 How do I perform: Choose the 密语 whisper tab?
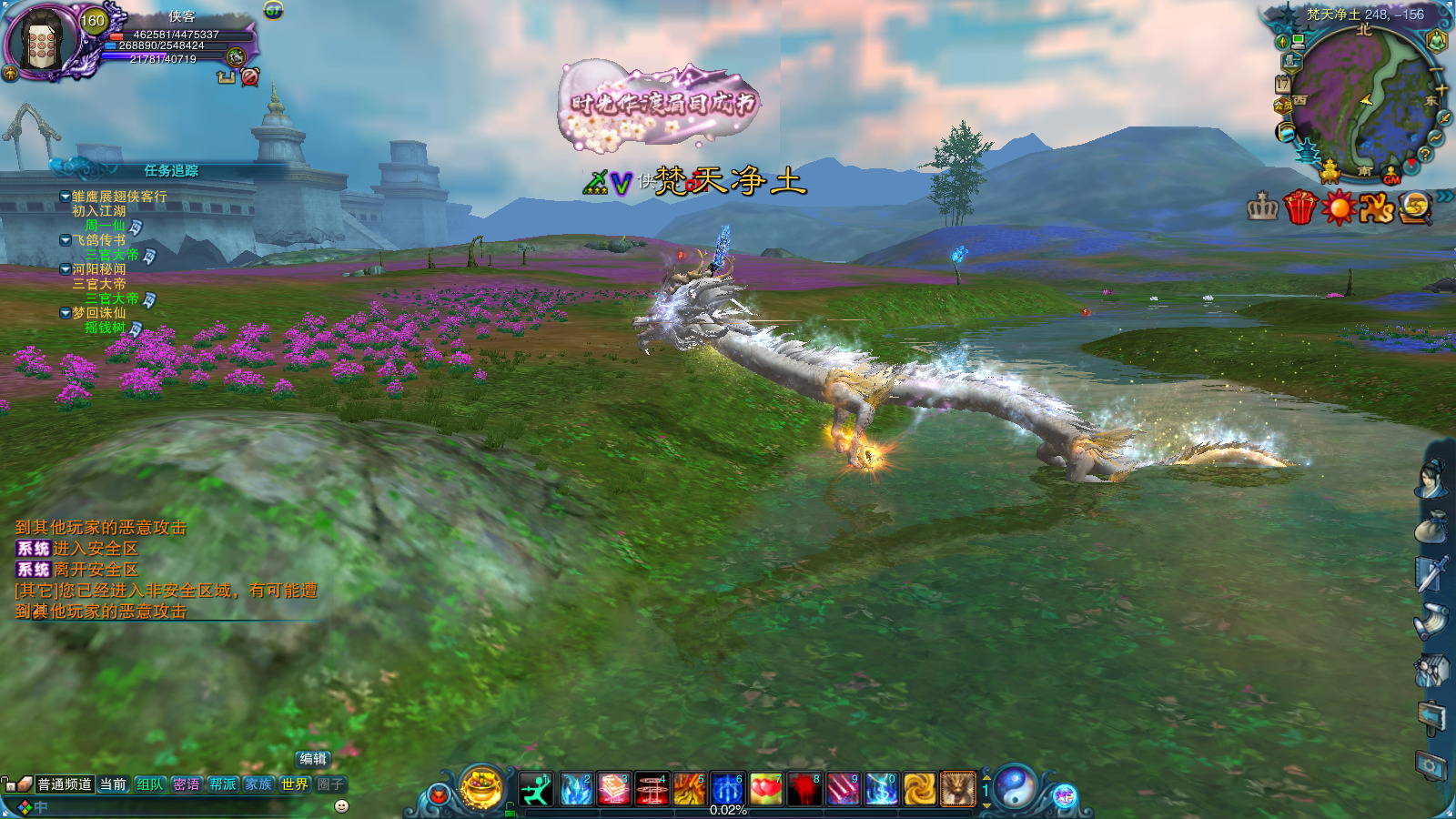[x=187, y=784]
